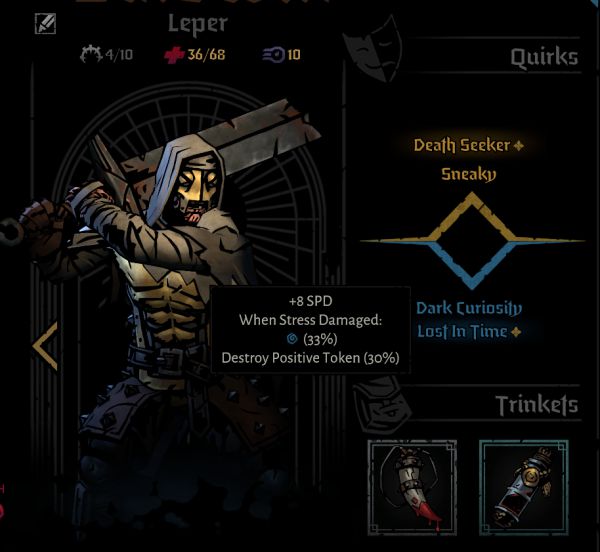Open the metal cylinder trinket slot
Viewport: 600px width, 552px height.
(x=525, y=485)
